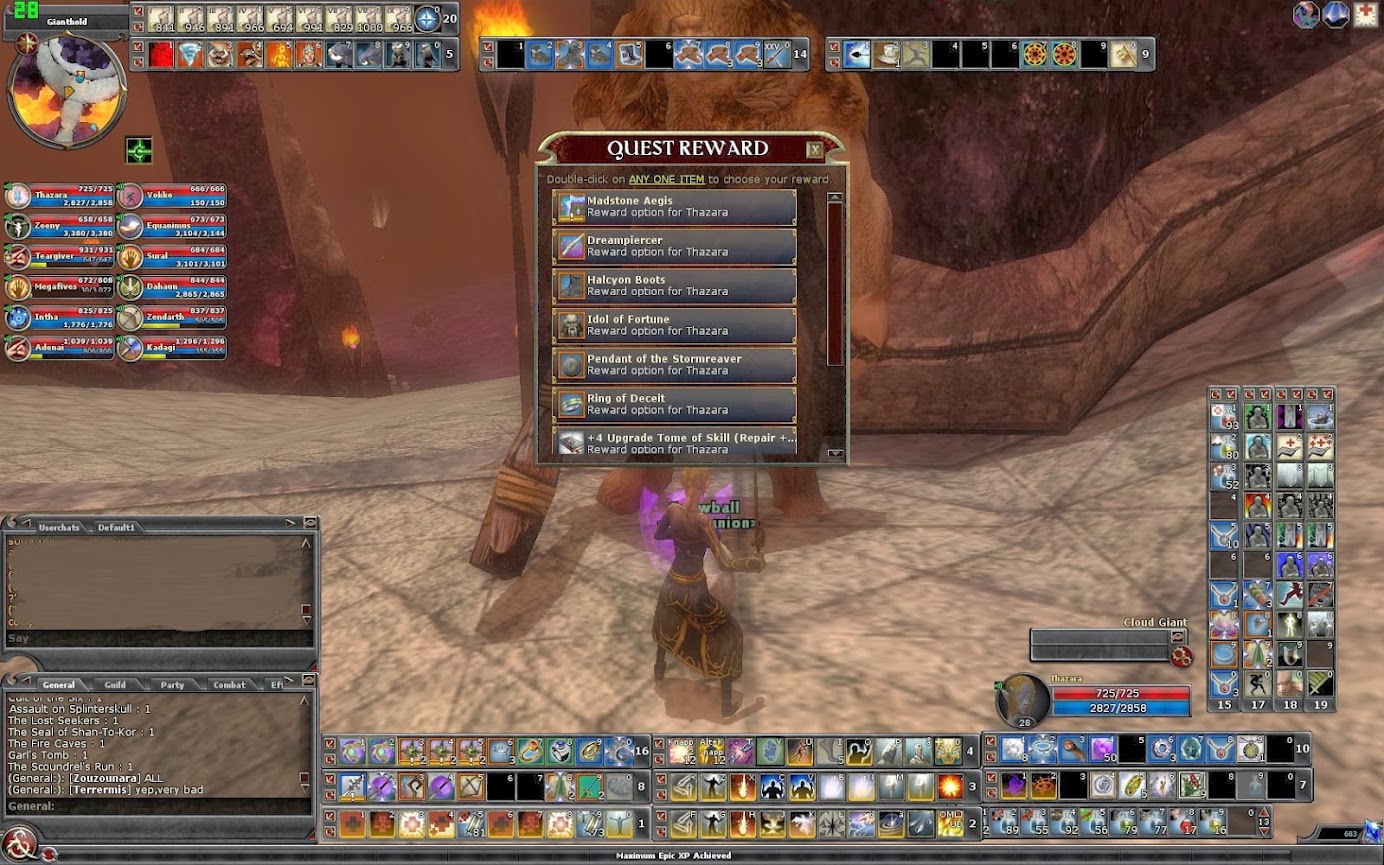Choose the +4 Upgrade Tome of Skill
The image size is (1384, 865).
tap(674, 442)
